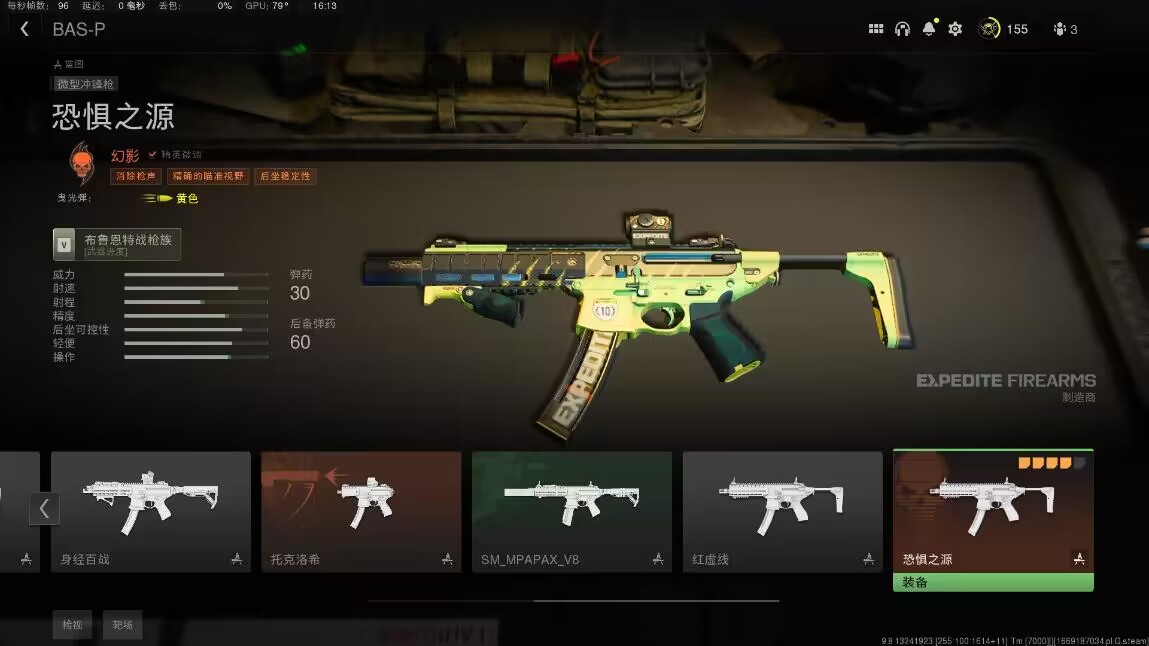Image resolution: width=1149 pixels, height=646 pixels.
Task: Equip the blueprint with the green 装备 button
Action: (993, 582)
